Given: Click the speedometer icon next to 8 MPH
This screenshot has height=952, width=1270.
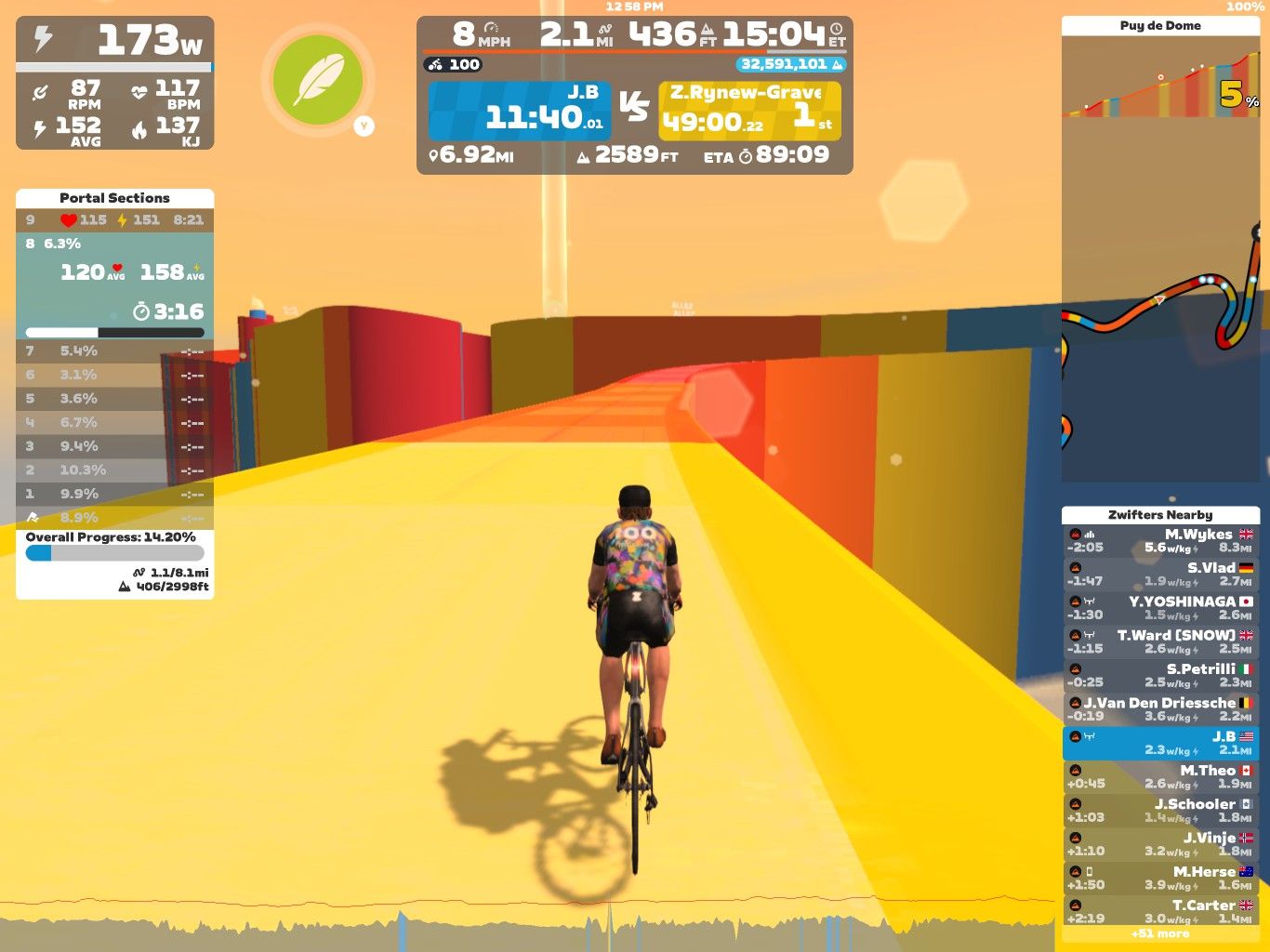Looking at the screenshot, I should pos(491,29).
